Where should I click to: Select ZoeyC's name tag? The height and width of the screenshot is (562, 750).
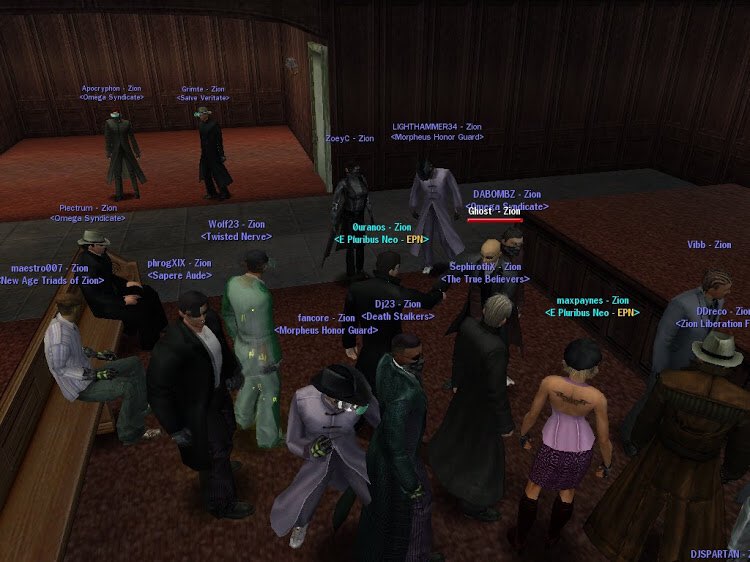350,138
